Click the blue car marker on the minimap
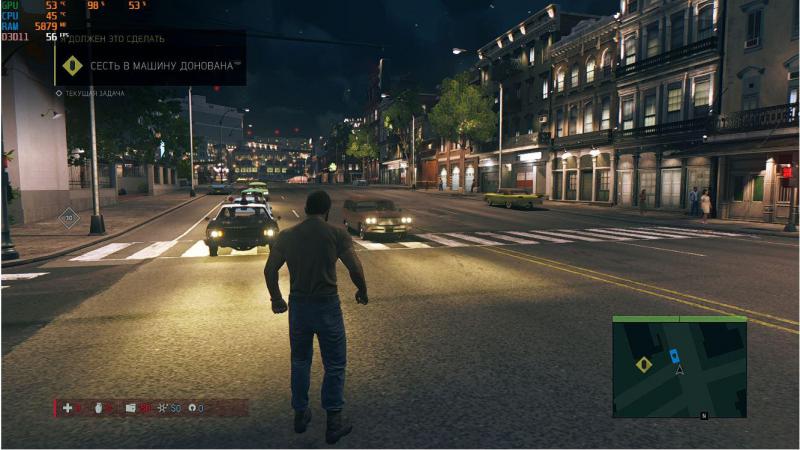The image size is (800, 450). [x=674, y=355]
